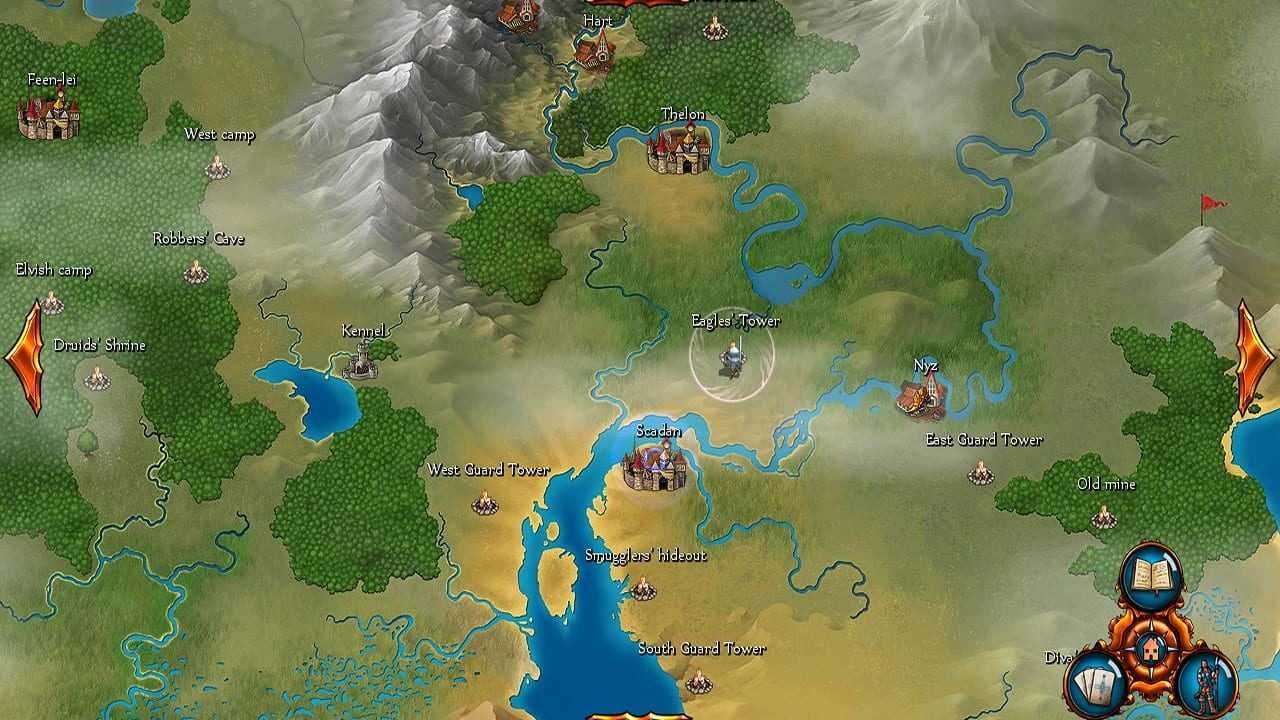Select the Kennels location marker

click(361, 360)
